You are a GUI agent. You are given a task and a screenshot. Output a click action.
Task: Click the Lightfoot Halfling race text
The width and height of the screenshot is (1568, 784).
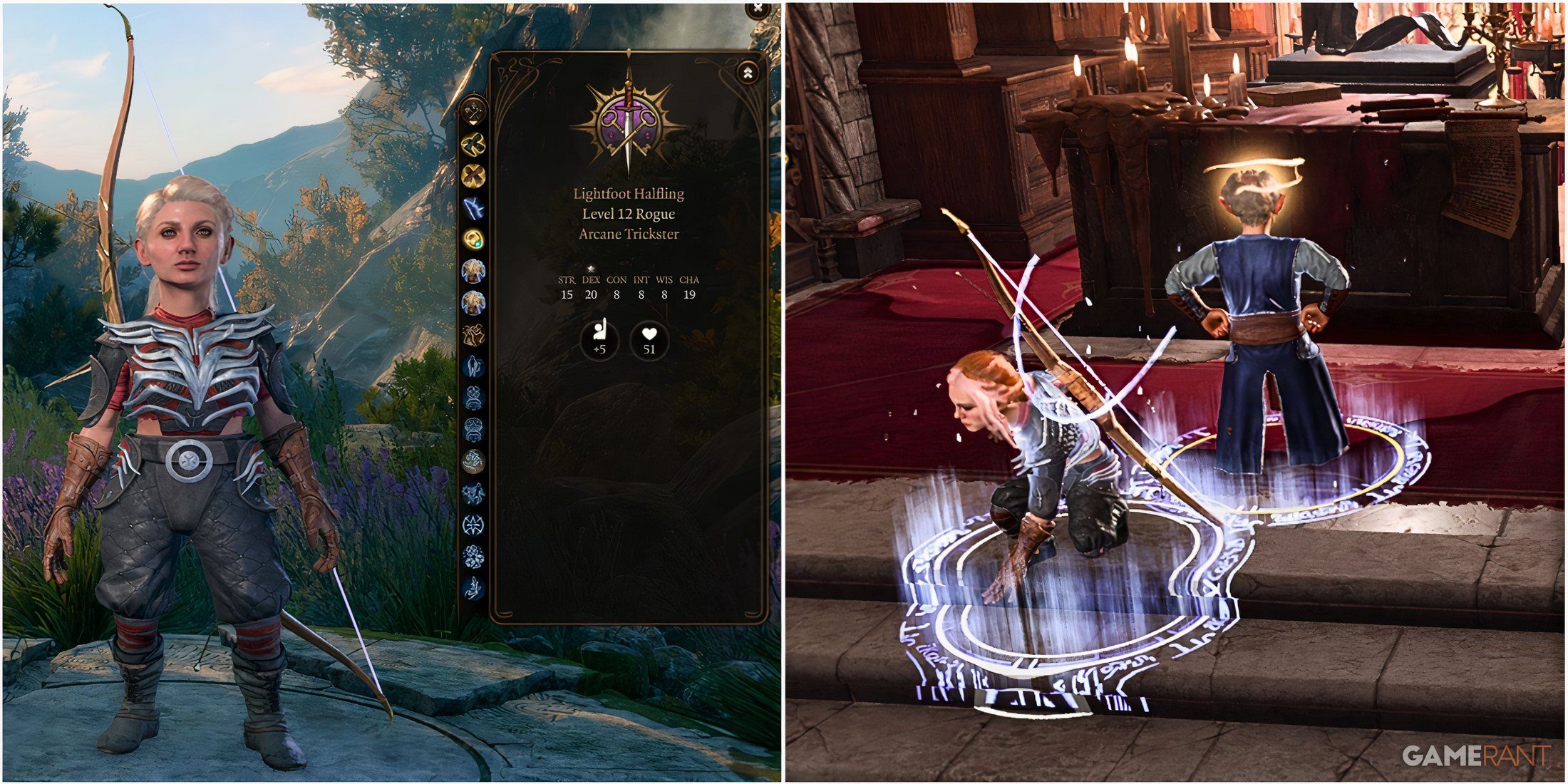point(629,194)
